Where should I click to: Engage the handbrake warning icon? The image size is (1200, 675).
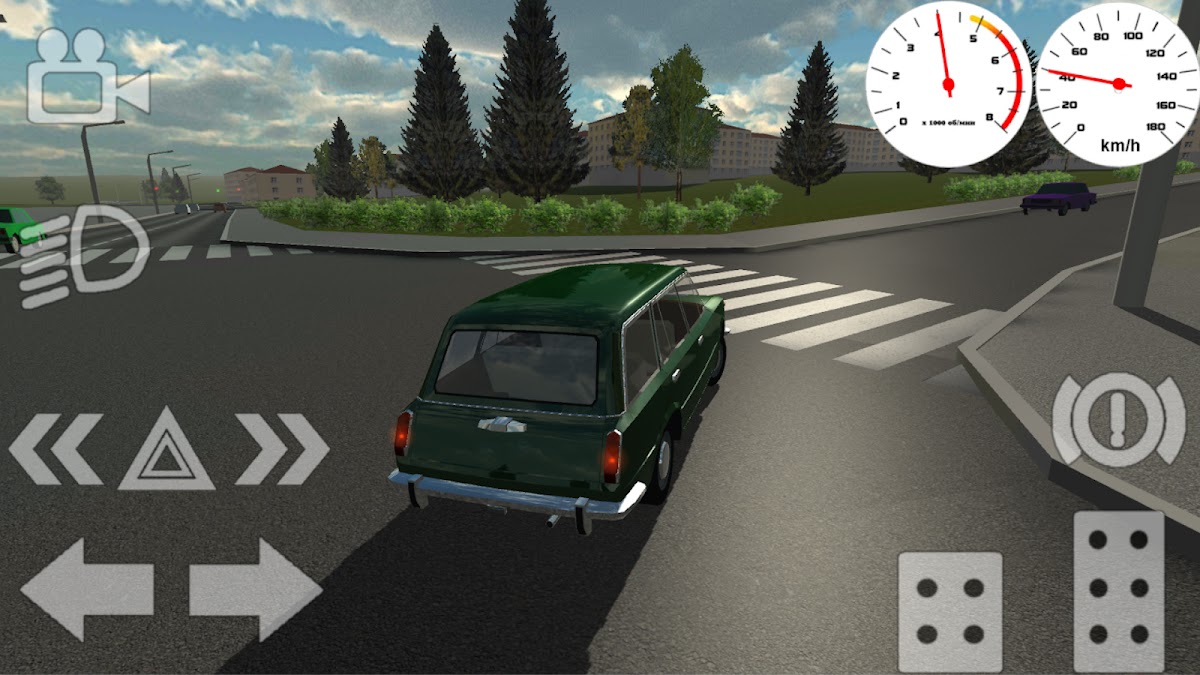(x=1118, y=420)
